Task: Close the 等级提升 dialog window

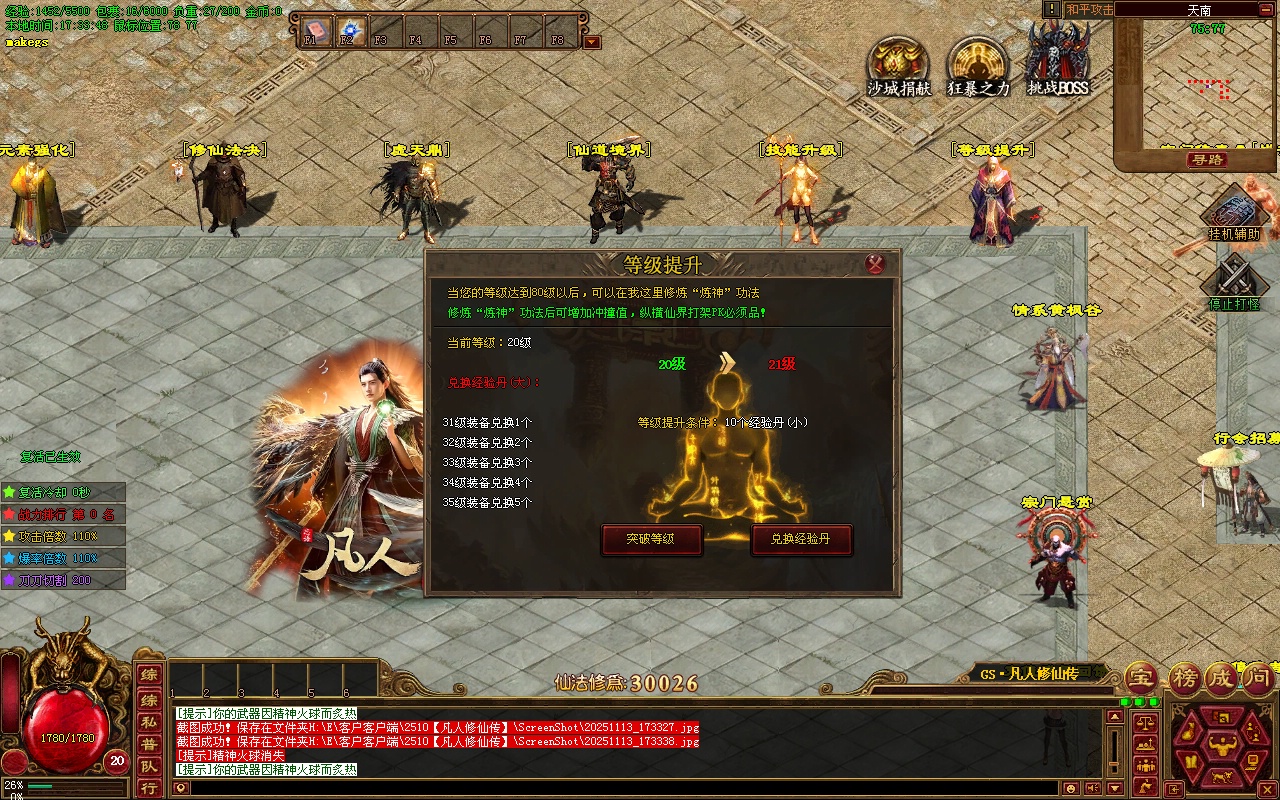Action: (875, 264)
